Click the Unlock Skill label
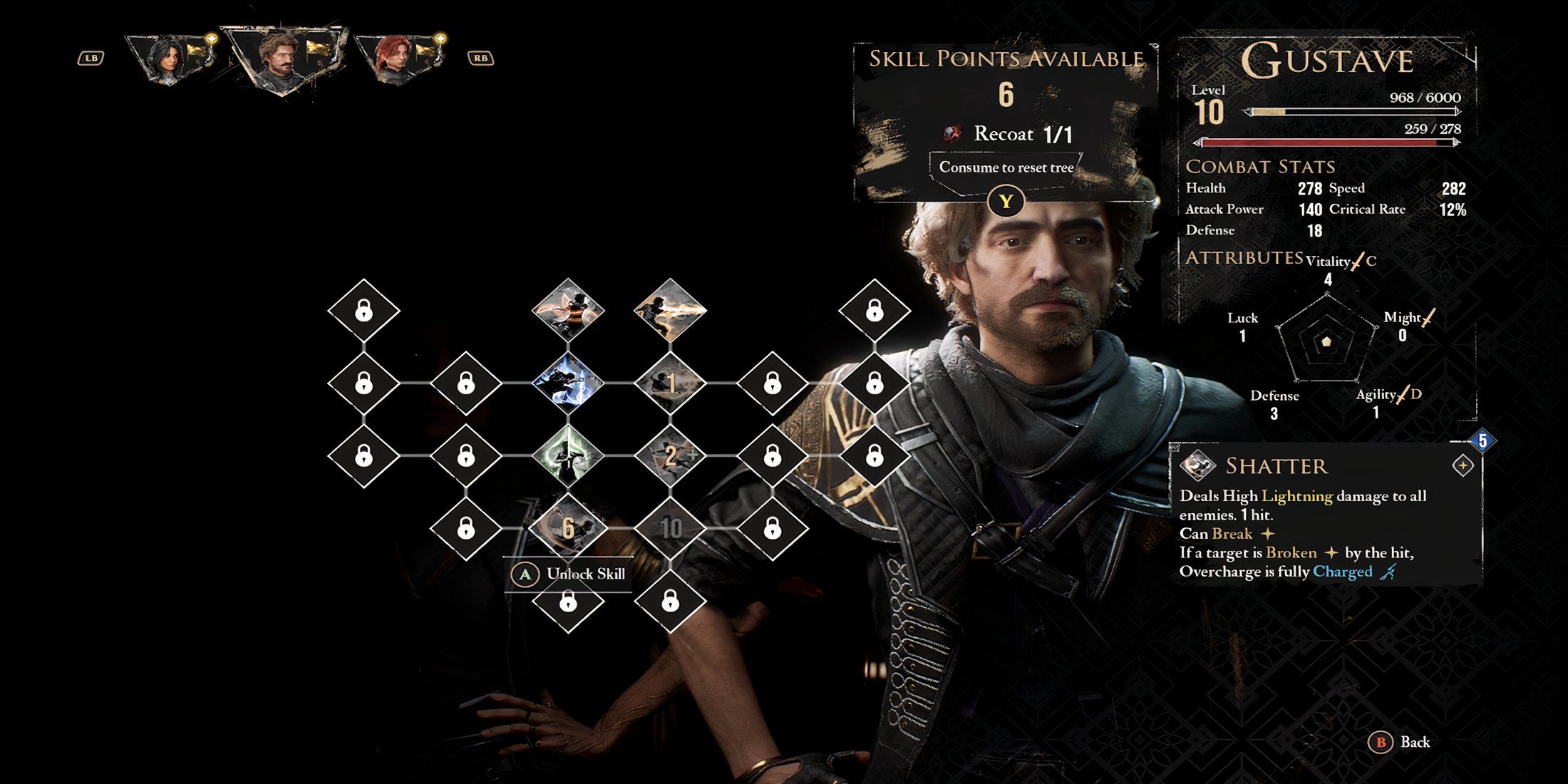 click(584, 574)
